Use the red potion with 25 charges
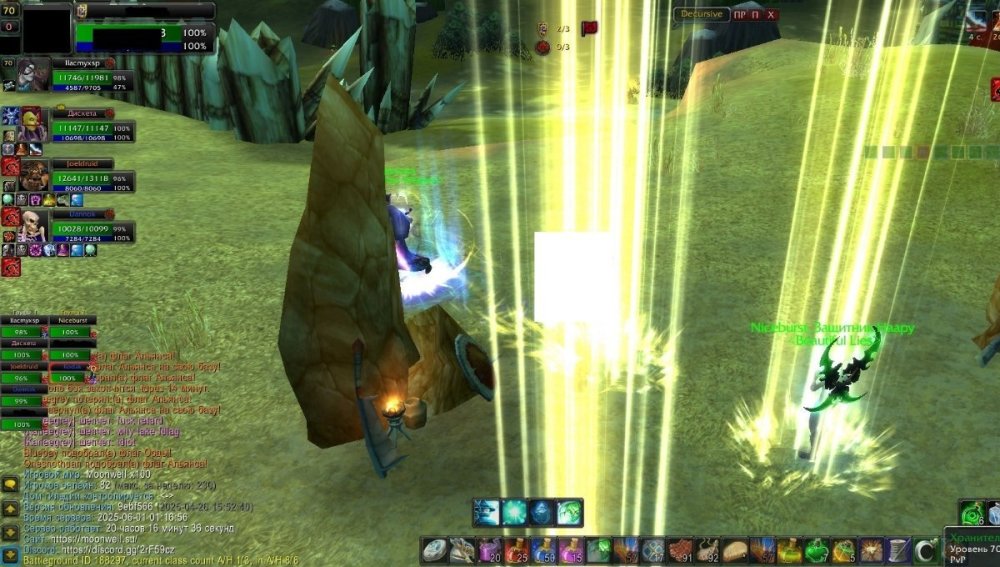 coord(516,550)
